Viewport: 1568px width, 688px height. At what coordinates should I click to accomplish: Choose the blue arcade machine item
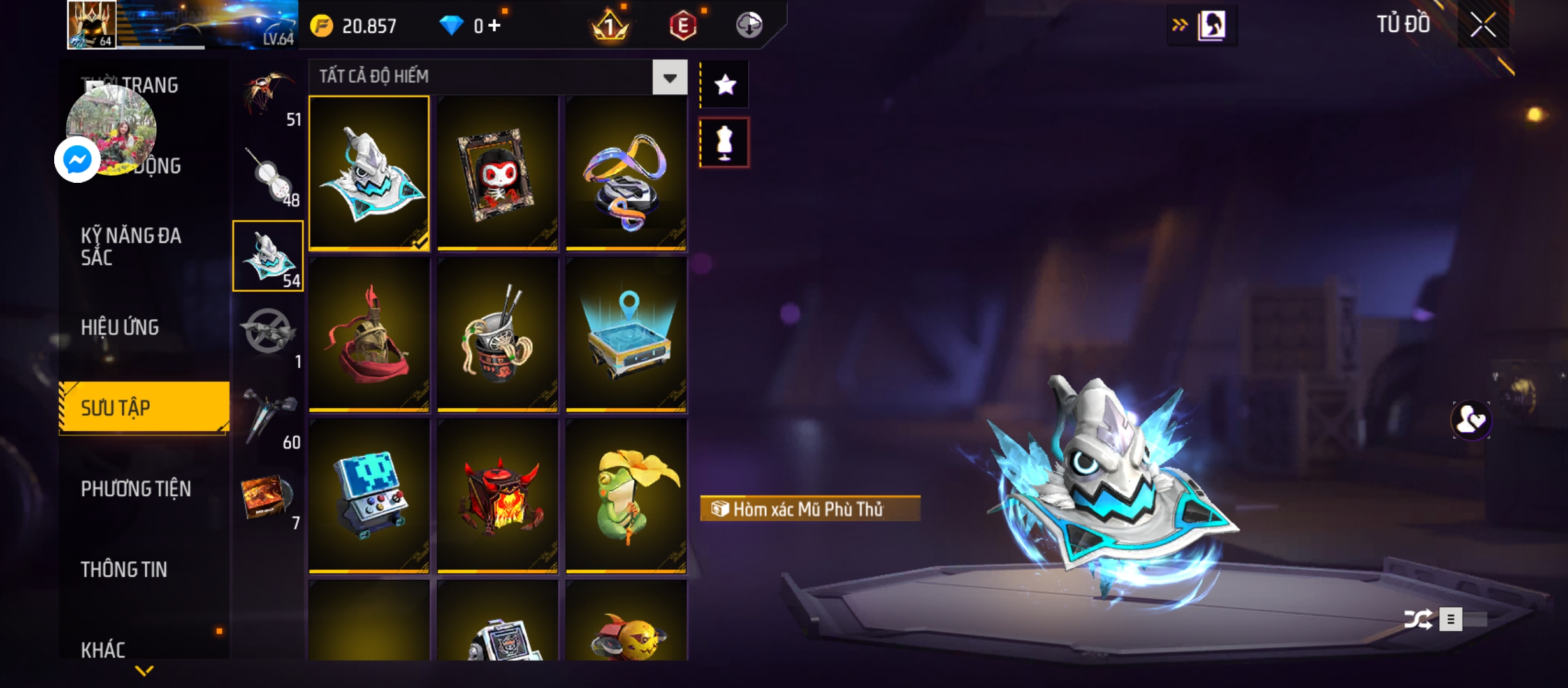(x=369, y=496)
